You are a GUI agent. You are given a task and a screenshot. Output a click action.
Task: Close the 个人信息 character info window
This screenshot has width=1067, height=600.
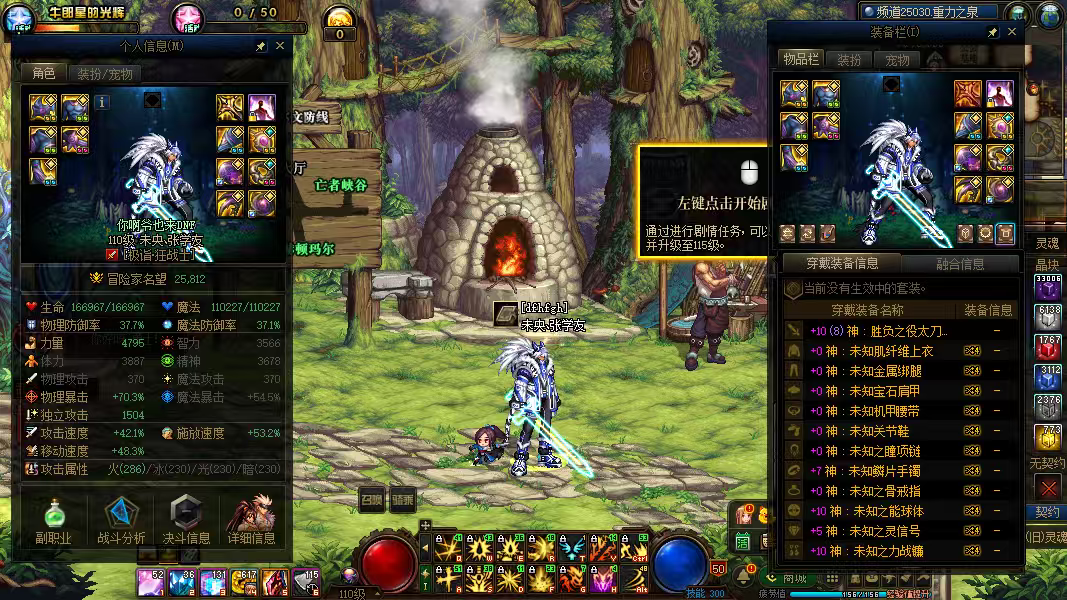[x=280, y=46]
